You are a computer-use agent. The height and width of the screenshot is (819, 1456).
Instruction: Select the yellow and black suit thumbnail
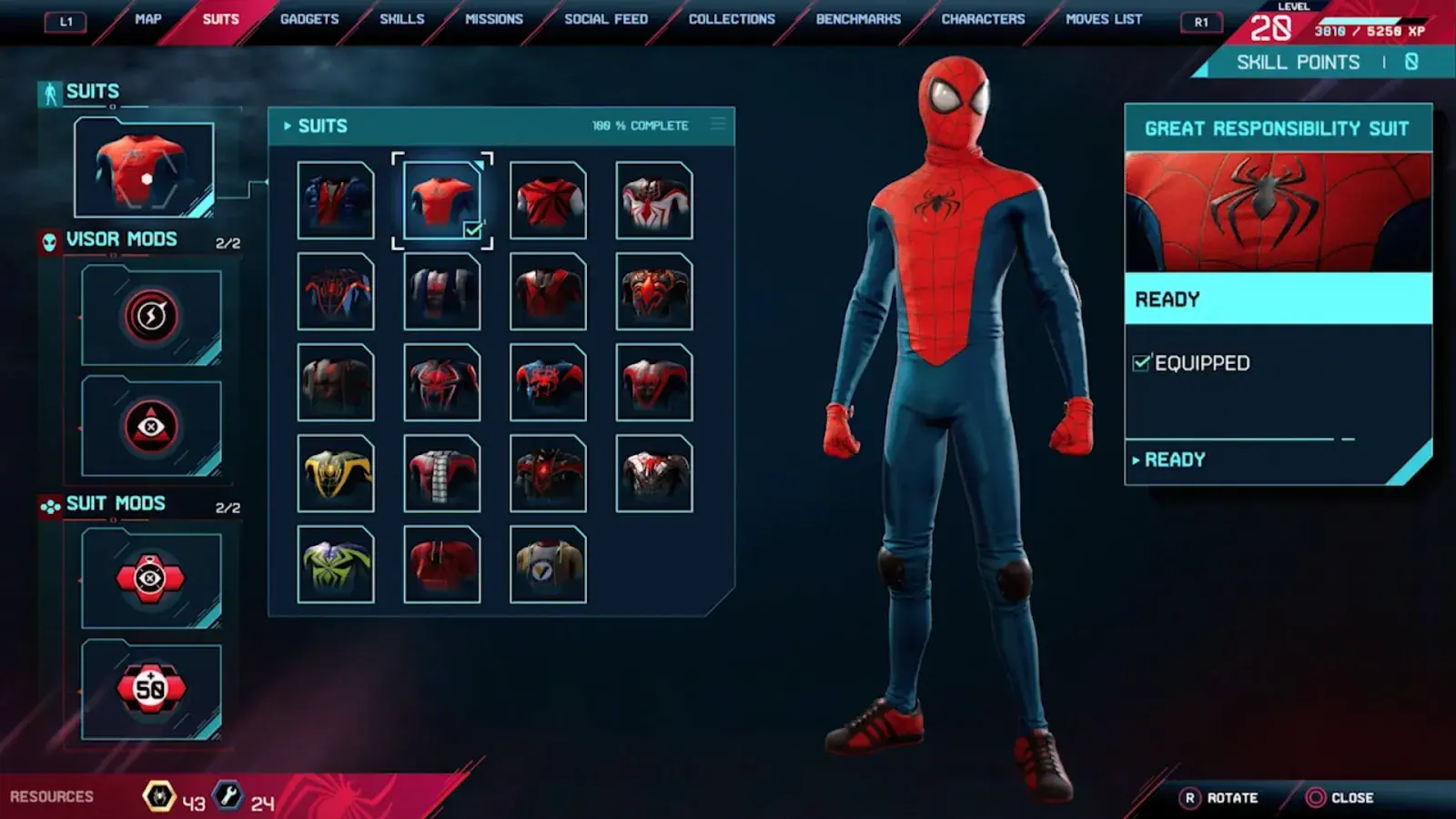336,473
